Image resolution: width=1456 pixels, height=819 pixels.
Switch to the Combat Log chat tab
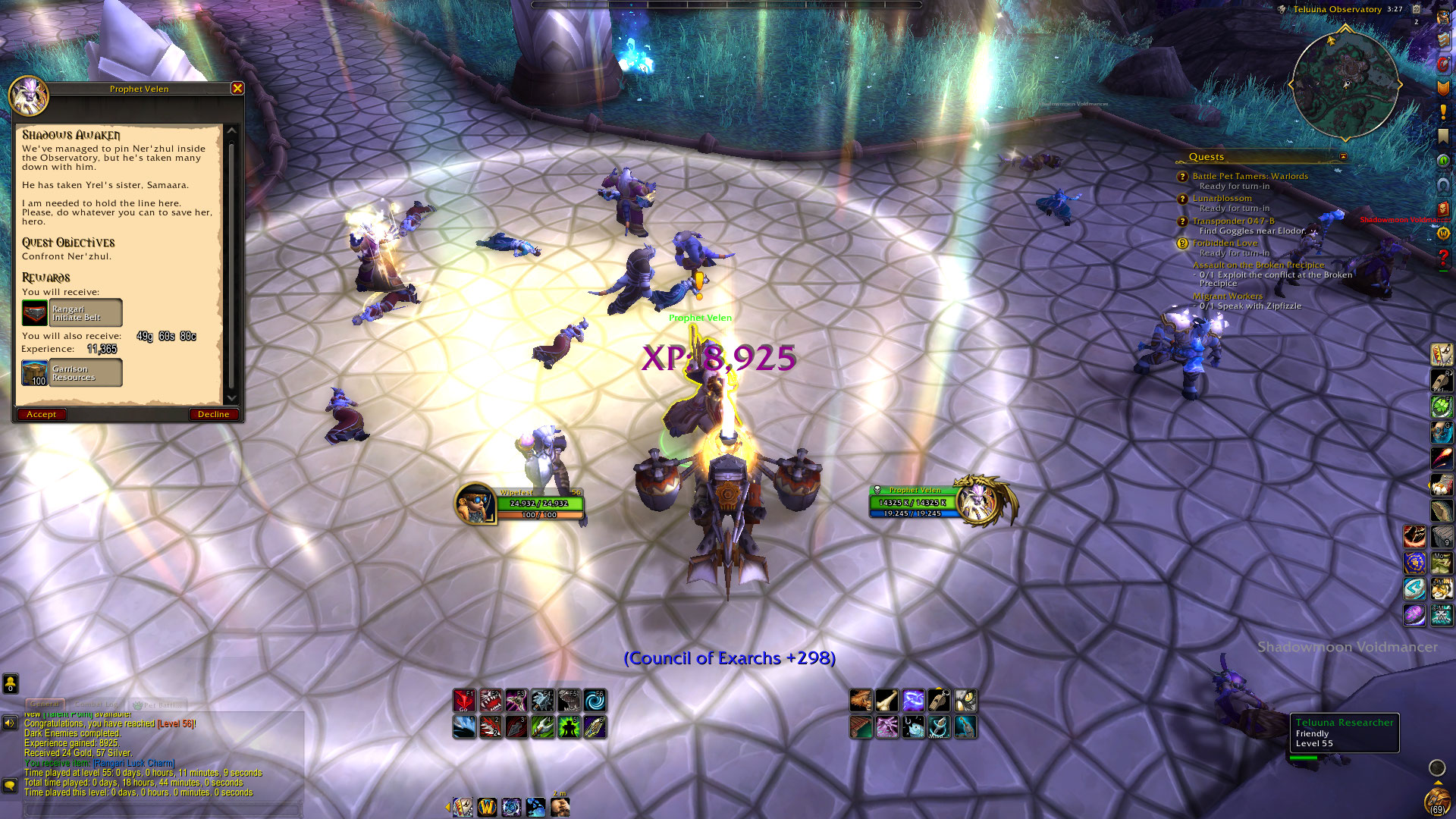pos(97,704)
